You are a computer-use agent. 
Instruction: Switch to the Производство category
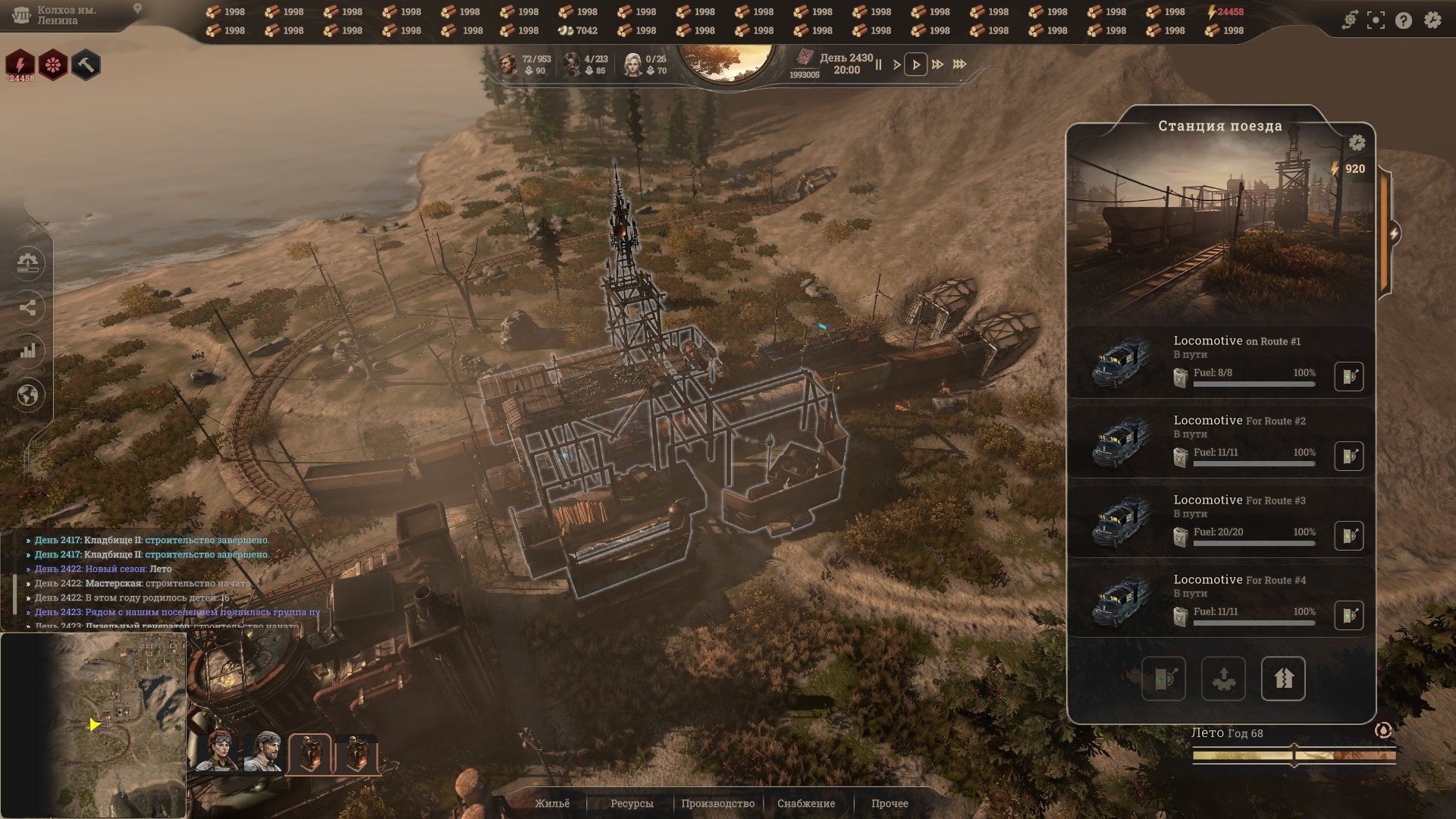click(x=717, y=803)
